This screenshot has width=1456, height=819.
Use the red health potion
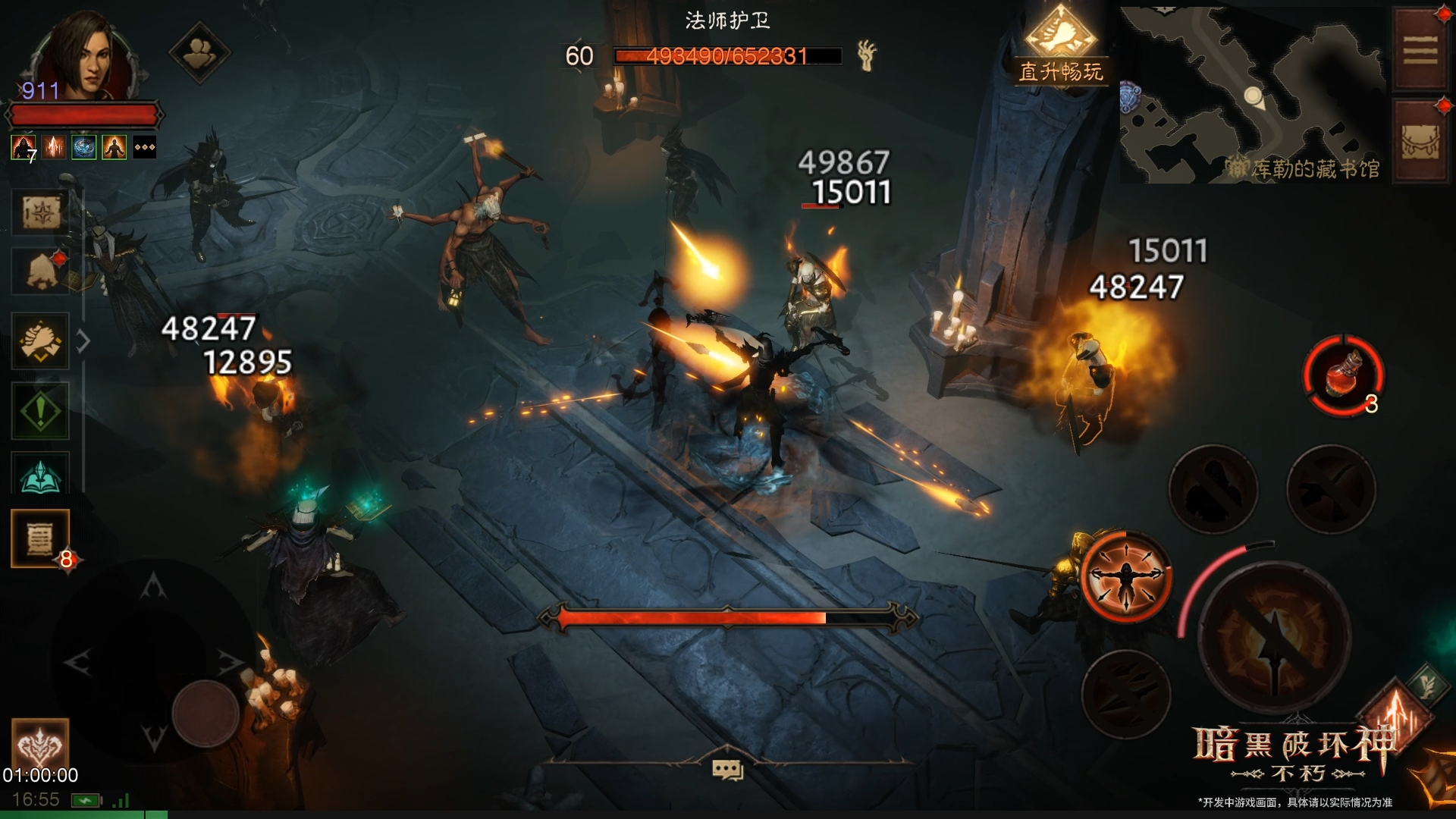tap(1344, 376)
